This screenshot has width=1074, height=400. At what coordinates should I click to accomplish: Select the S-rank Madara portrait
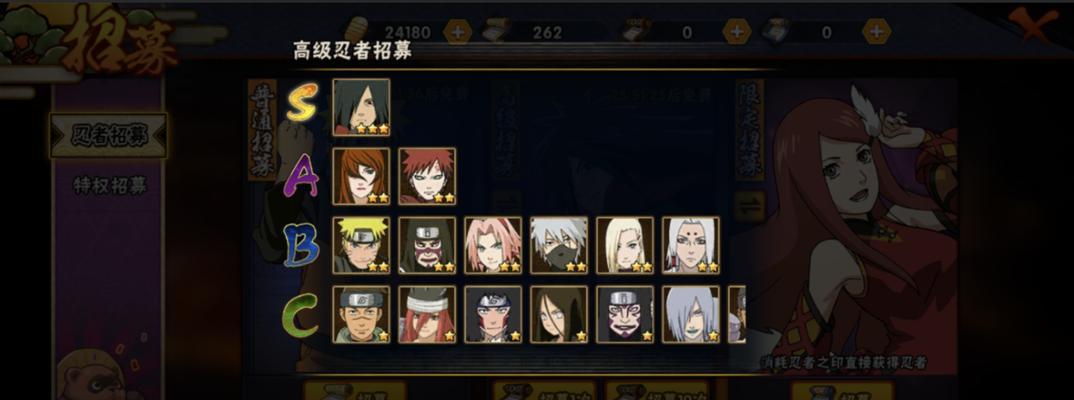pos(361,107)
